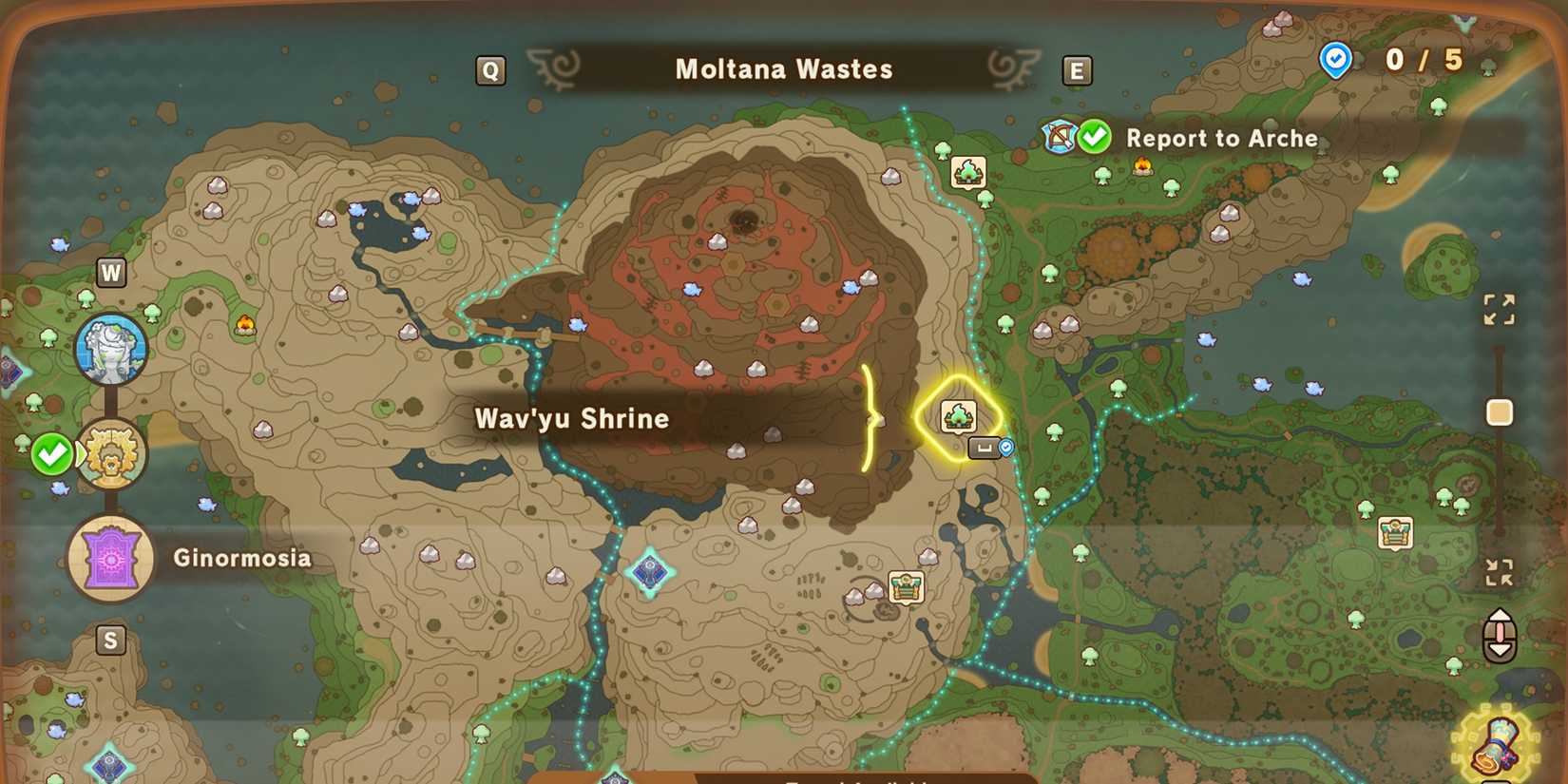
Task: Click the purple fast travel waypoint diamond
Action: [649, 570]
